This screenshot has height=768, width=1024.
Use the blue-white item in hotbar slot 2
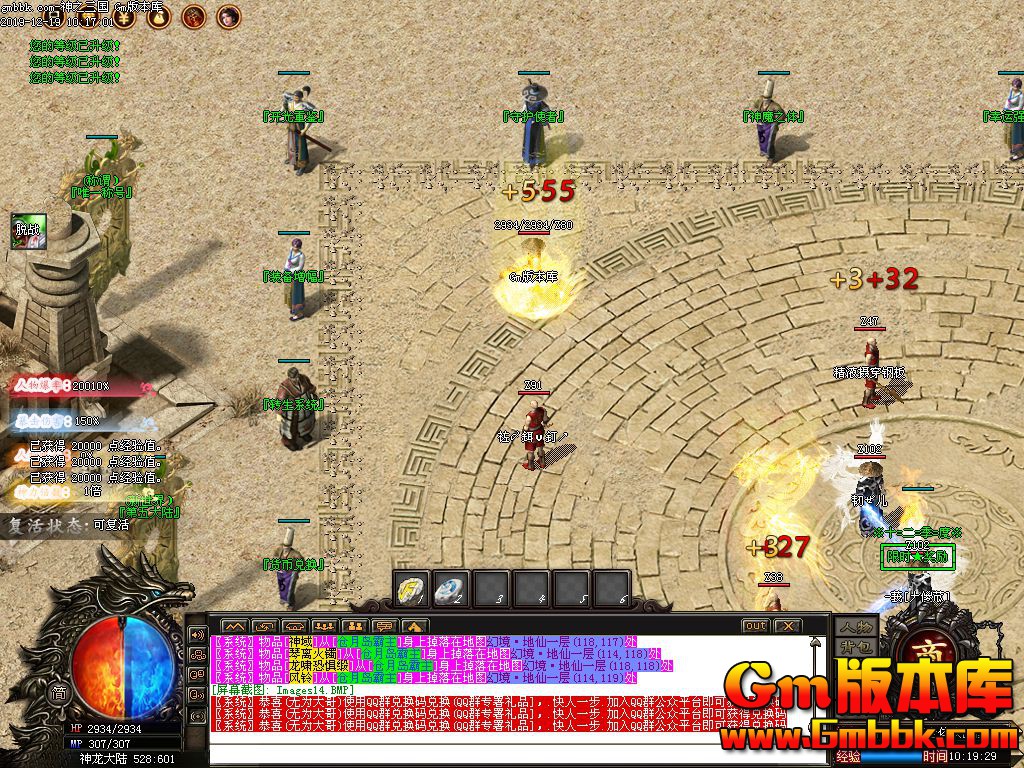(x=452, y=589)
